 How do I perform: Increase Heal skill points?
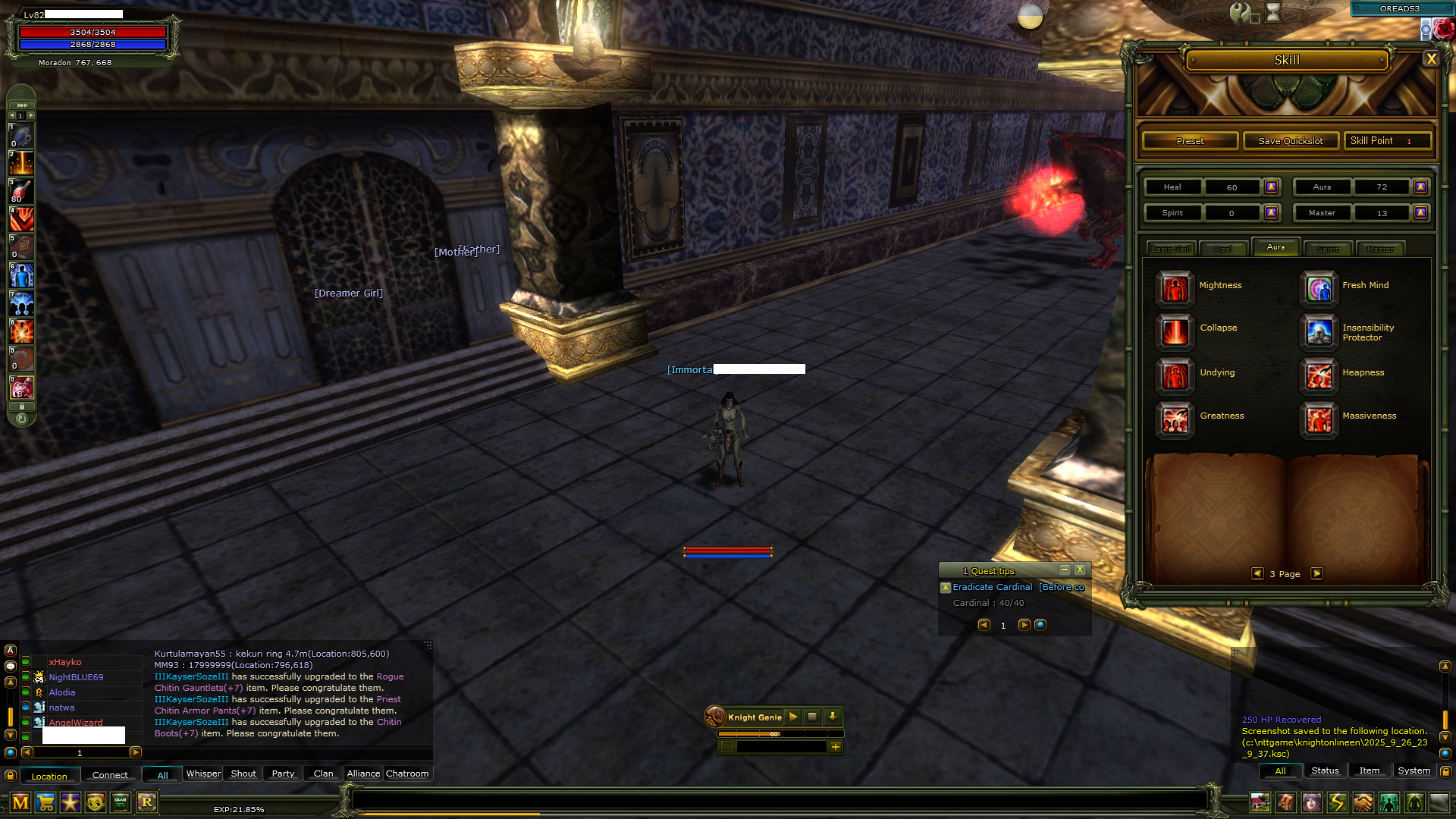click(x=1272, y=187)
